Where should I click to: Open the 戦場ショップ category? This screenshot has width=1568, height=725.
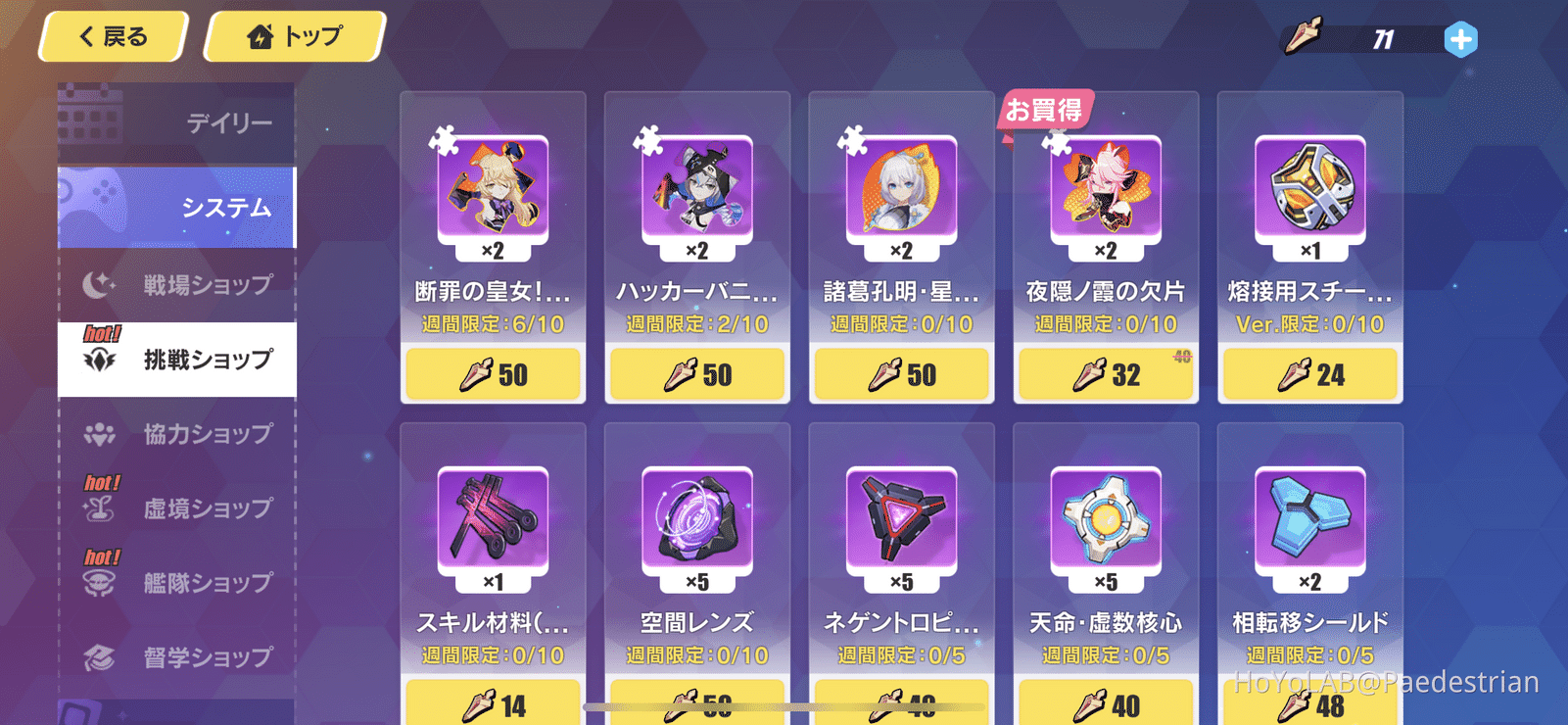[x=176, y=283]
